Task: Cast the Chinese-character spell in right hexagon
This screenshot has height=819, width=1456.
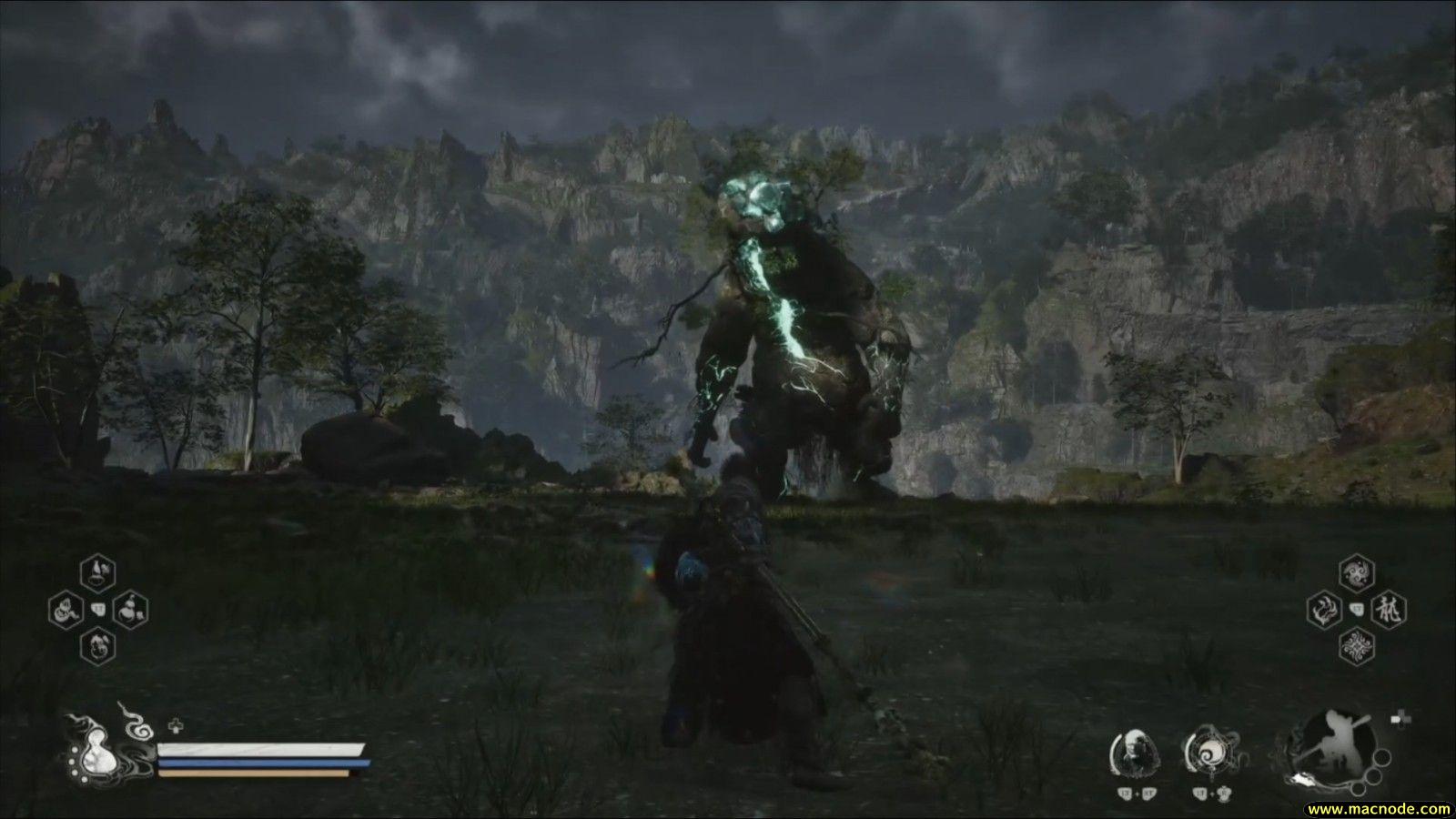Action: [1390, 609]
